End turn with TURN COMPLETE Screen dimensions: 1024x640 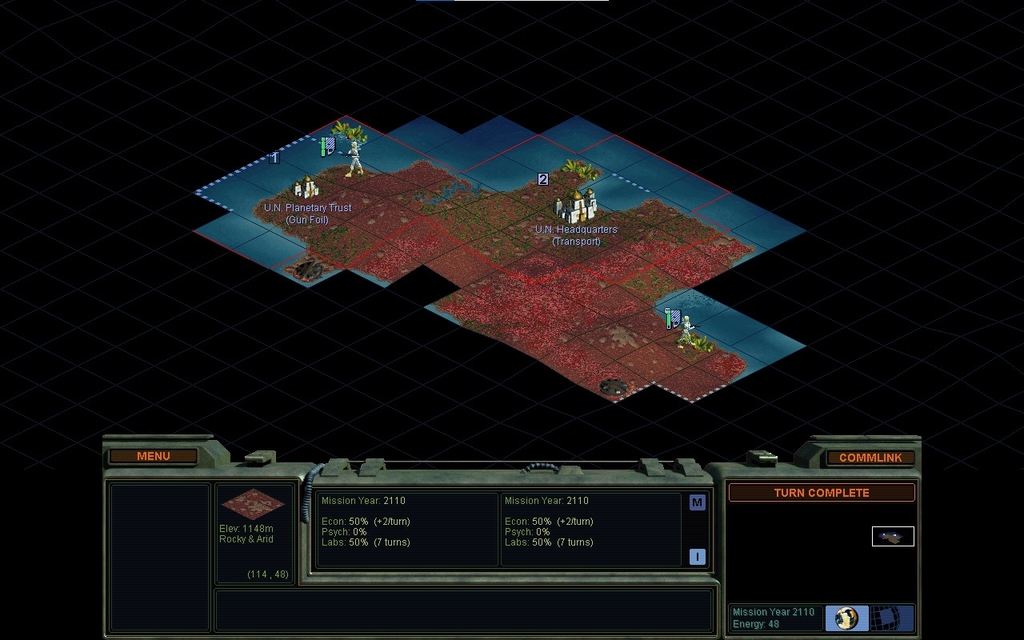point(821,493)
